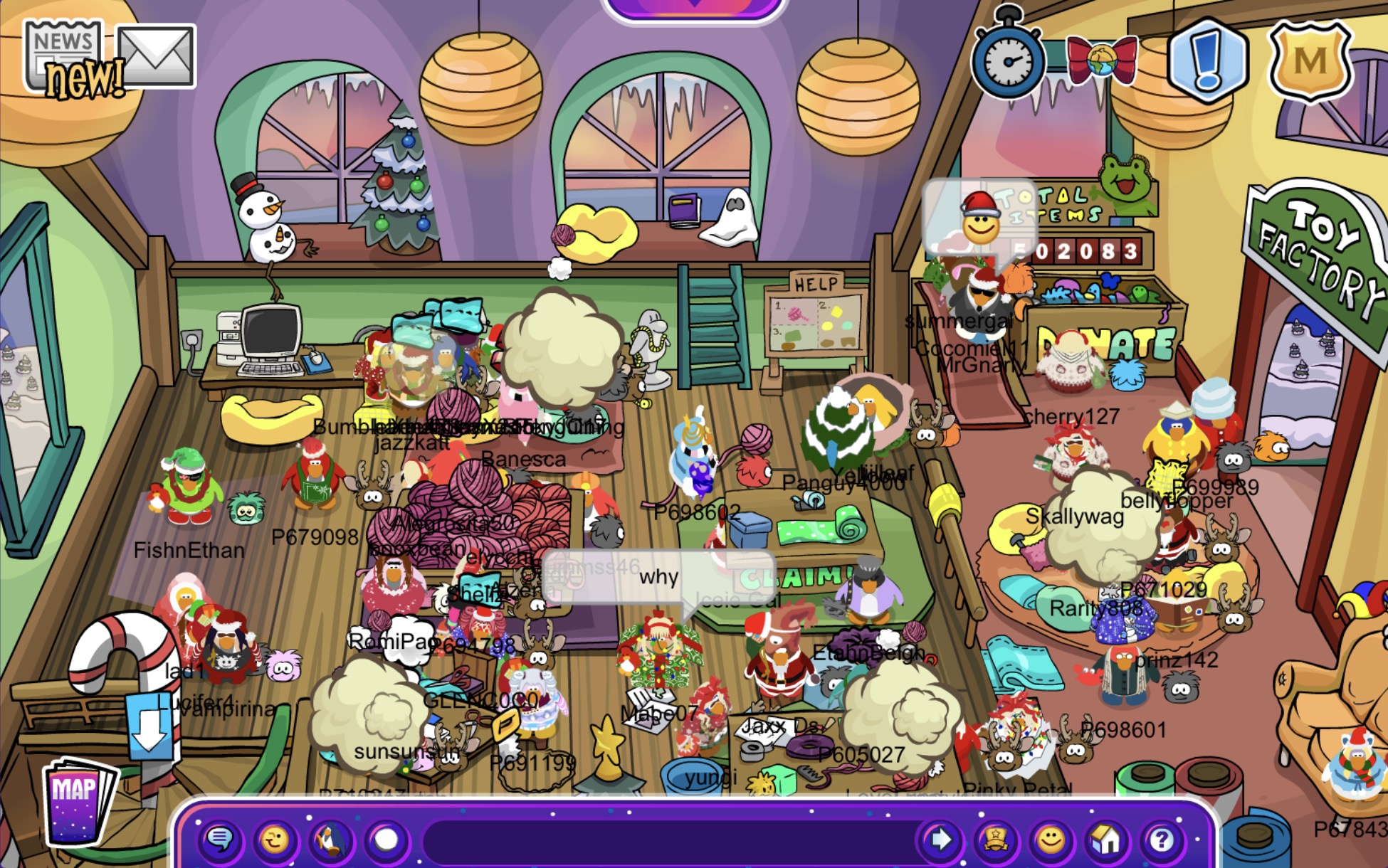Expand the purple dropdown tab at top
1388x868 pixels.
(694, 7)
